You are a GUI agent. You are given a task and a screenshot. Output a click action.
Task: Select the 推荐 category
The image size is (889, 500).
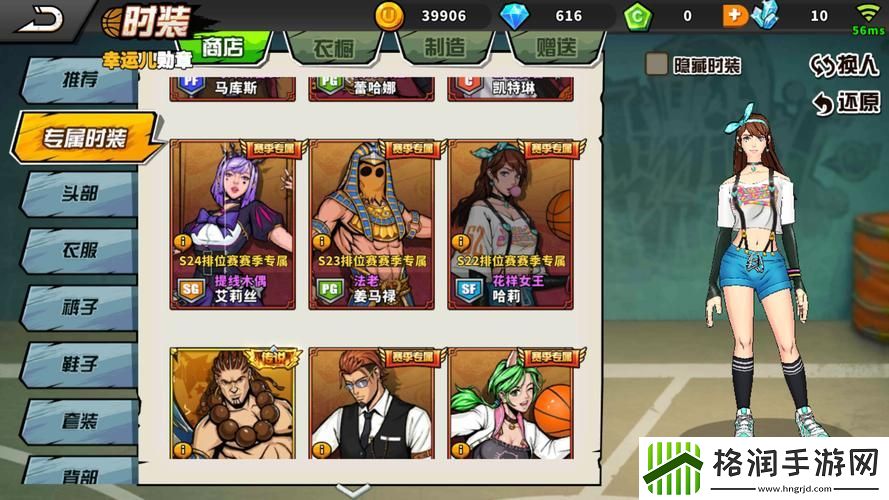80,81
